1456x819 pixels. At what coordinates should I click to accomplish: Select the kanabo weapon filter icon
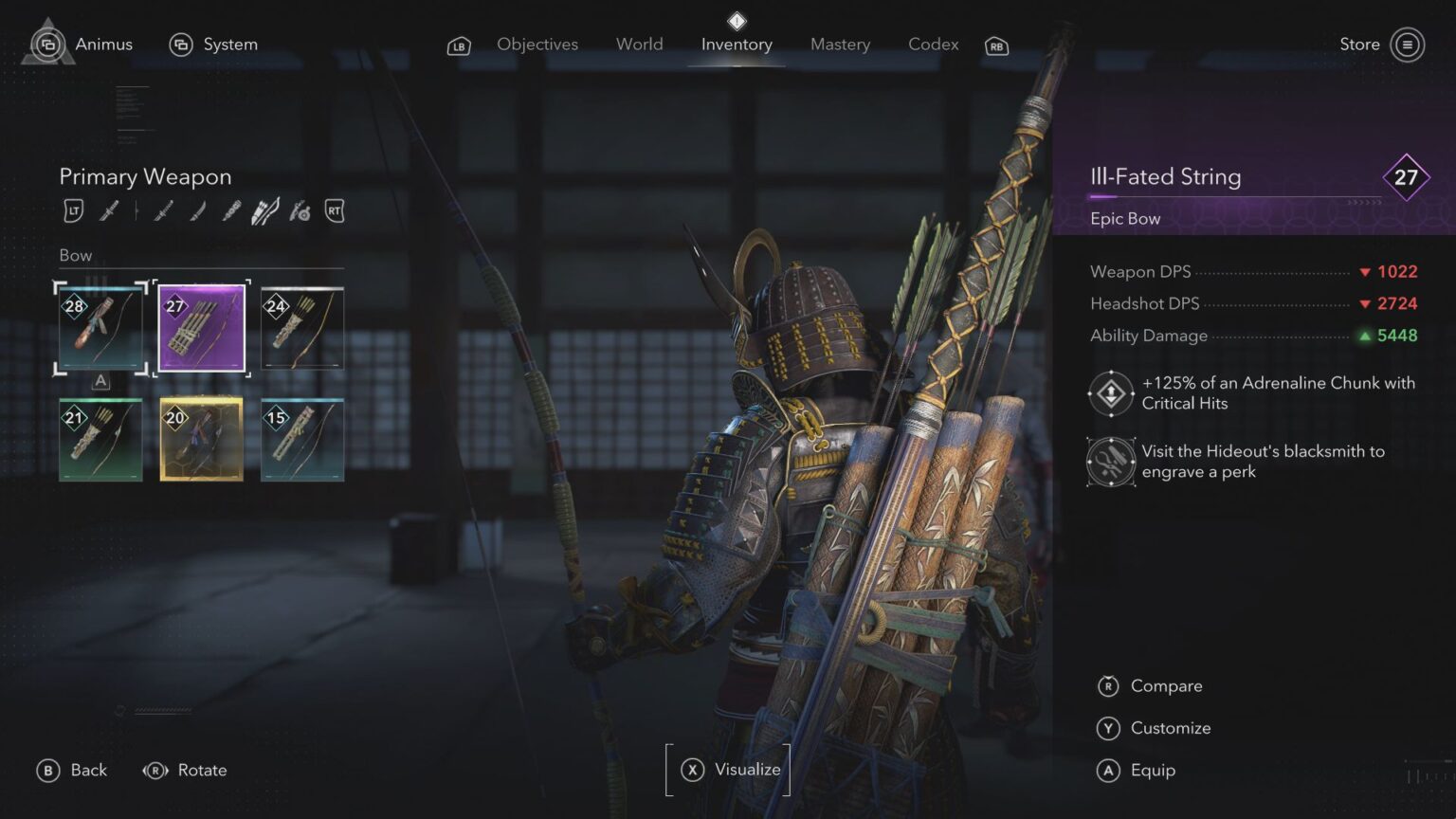[x=230, y=210]
